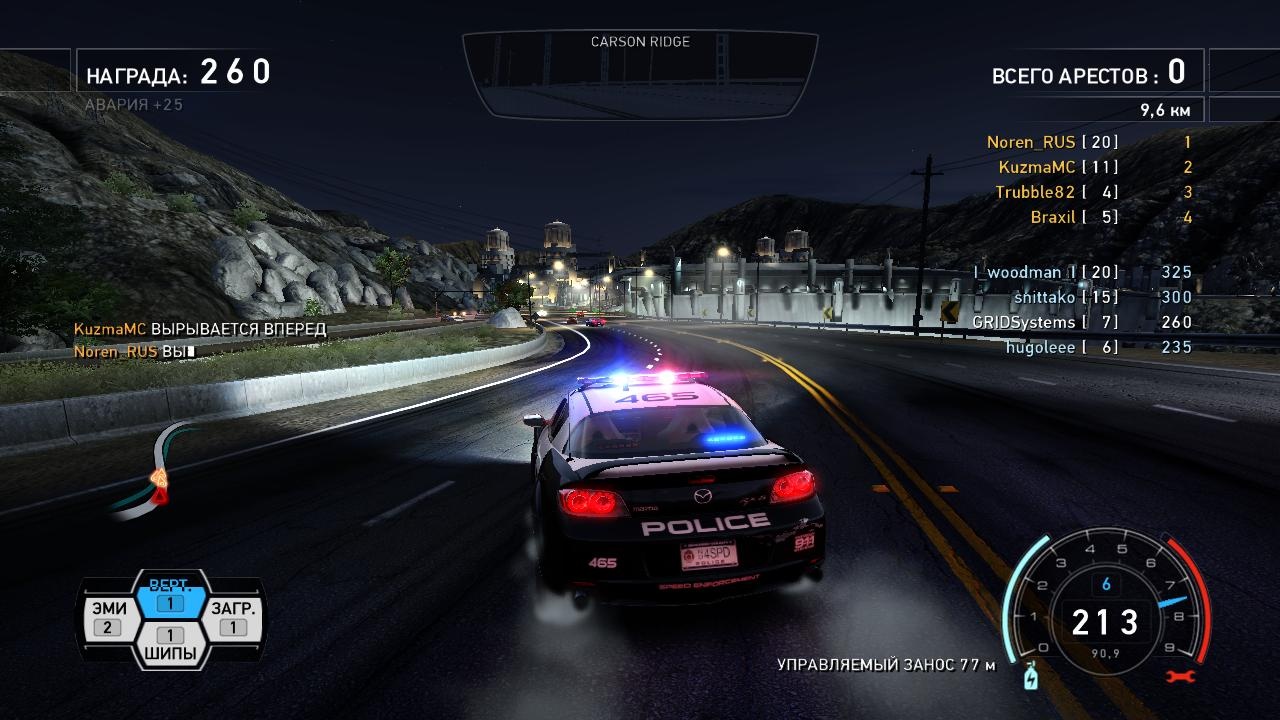Click the route minimap
This screenshot has width=1280, height=720.
coord(152,472)
